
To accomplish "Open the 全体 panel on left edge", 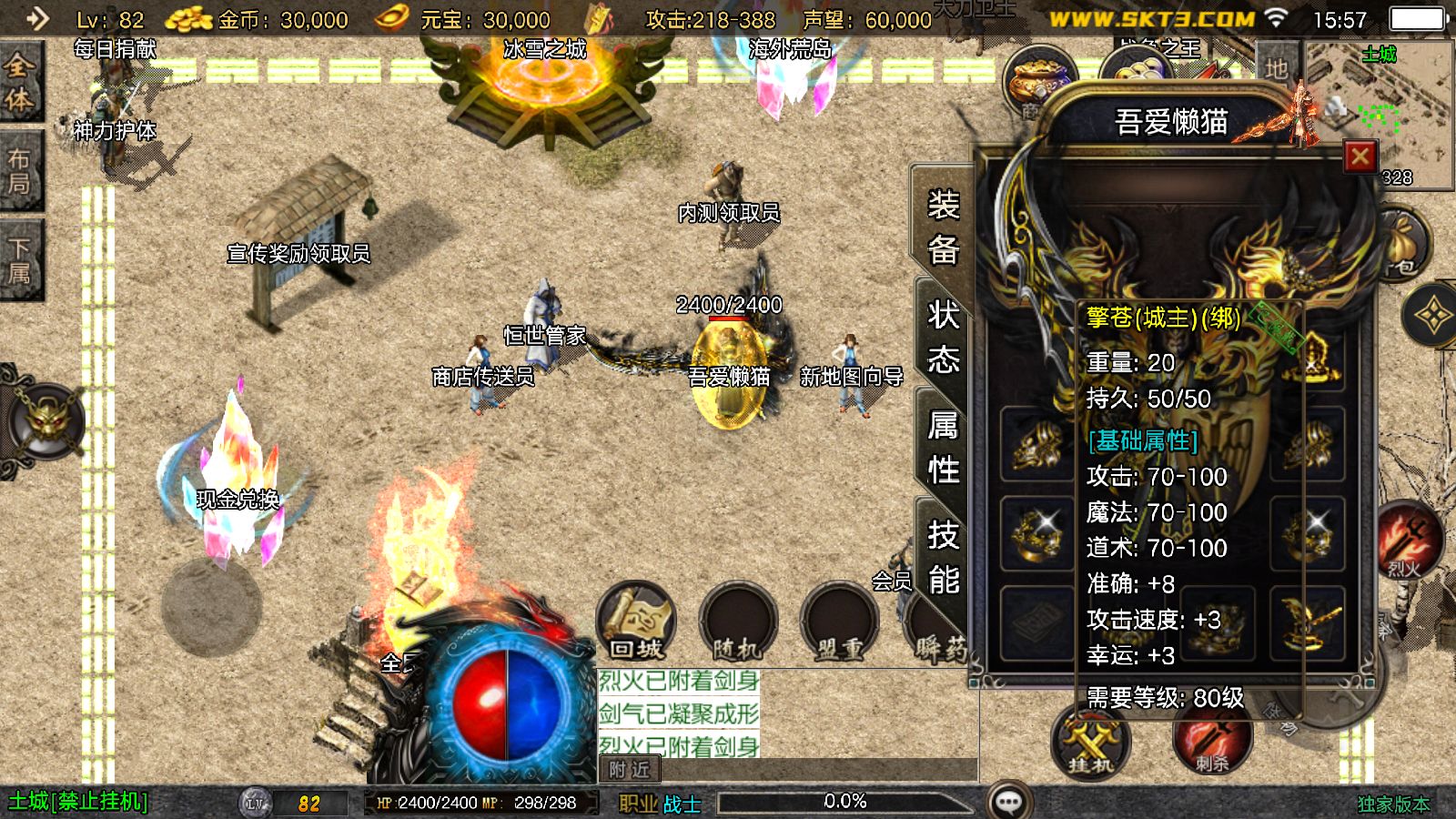I will coord(19,82).
